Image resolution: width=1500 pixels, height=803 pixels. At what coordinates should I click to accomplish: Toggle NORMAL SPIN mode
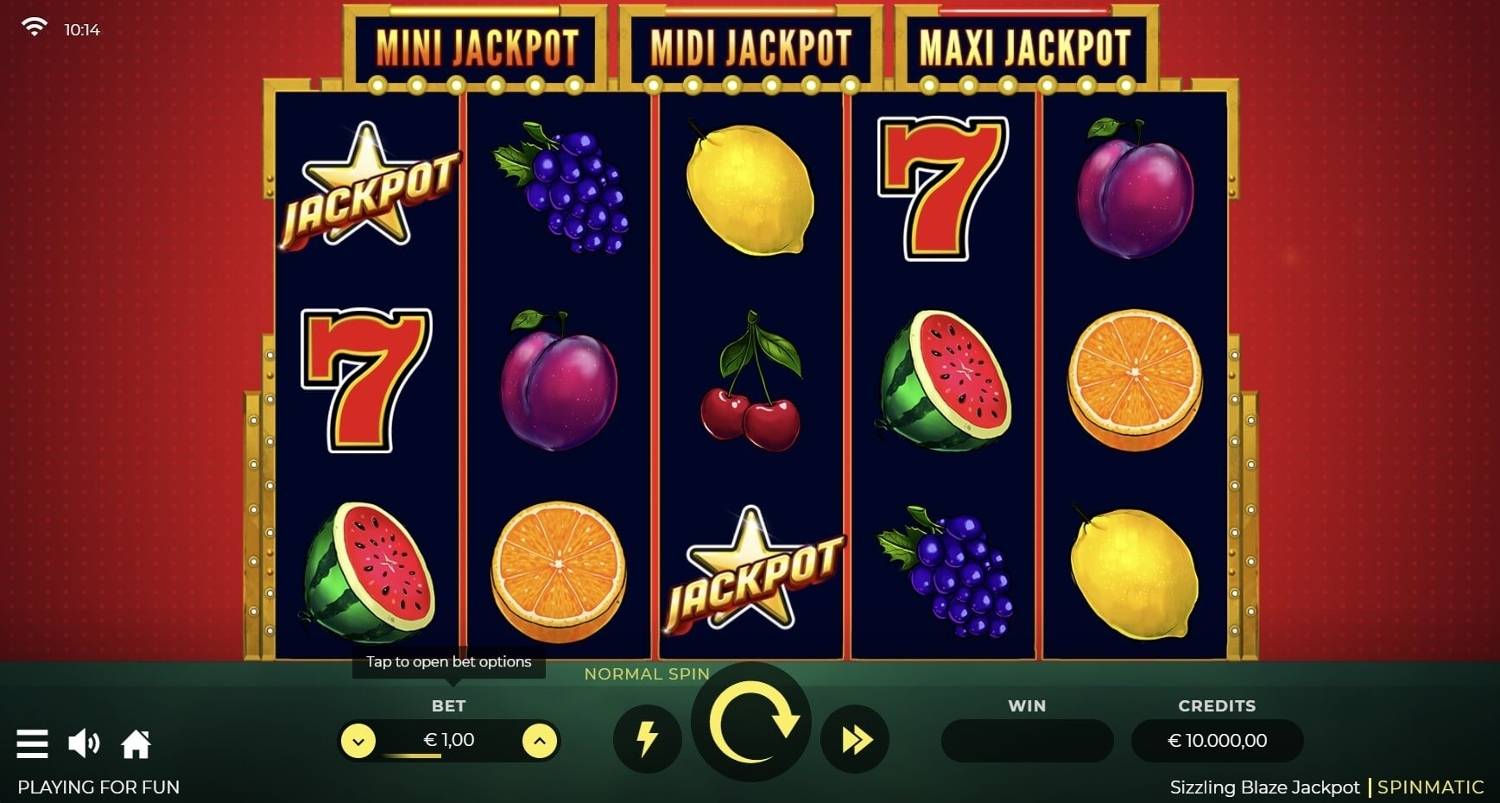[647, 674]
